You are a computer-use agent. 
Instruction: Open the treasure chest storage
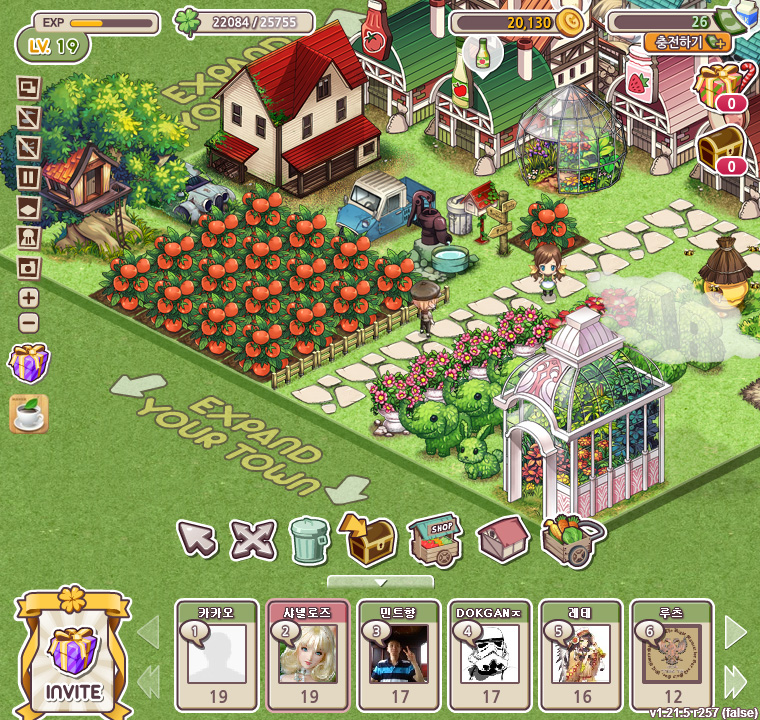coord(367,538)
